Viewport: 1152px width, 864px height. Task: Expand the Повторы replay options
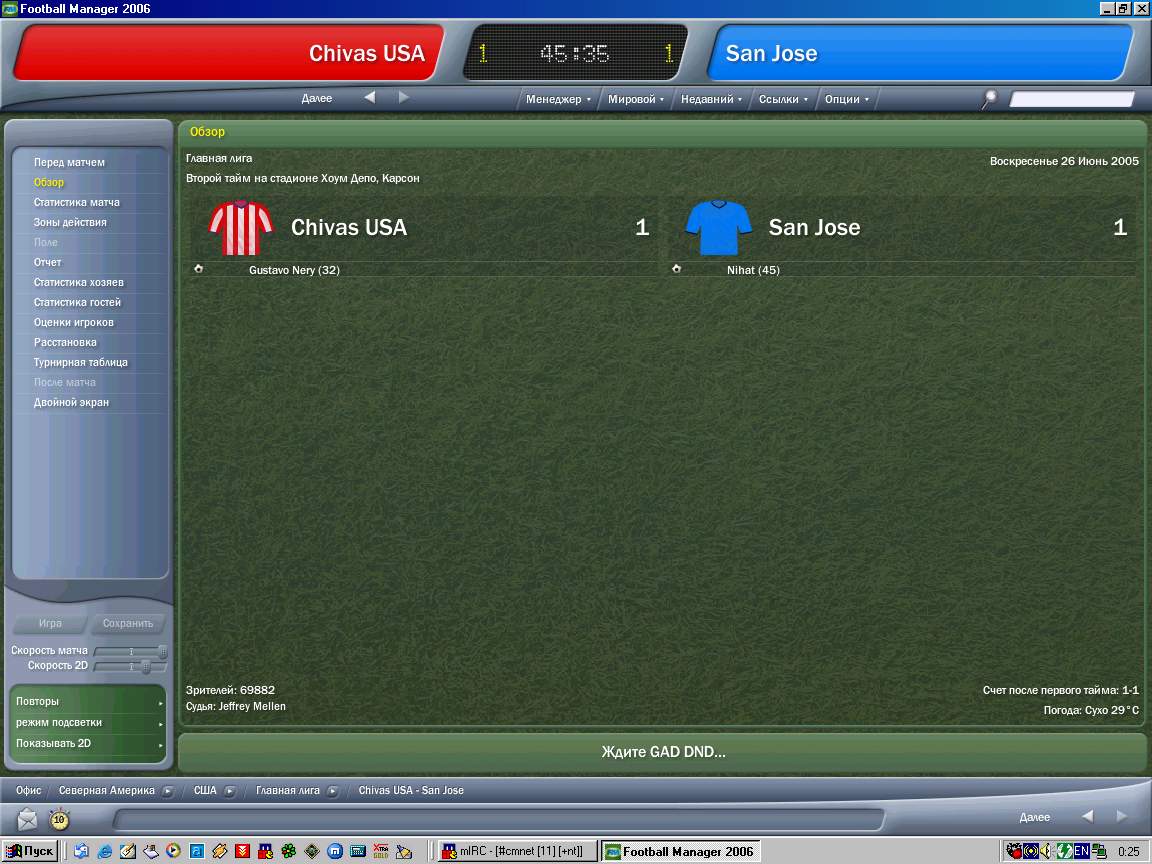88,701
